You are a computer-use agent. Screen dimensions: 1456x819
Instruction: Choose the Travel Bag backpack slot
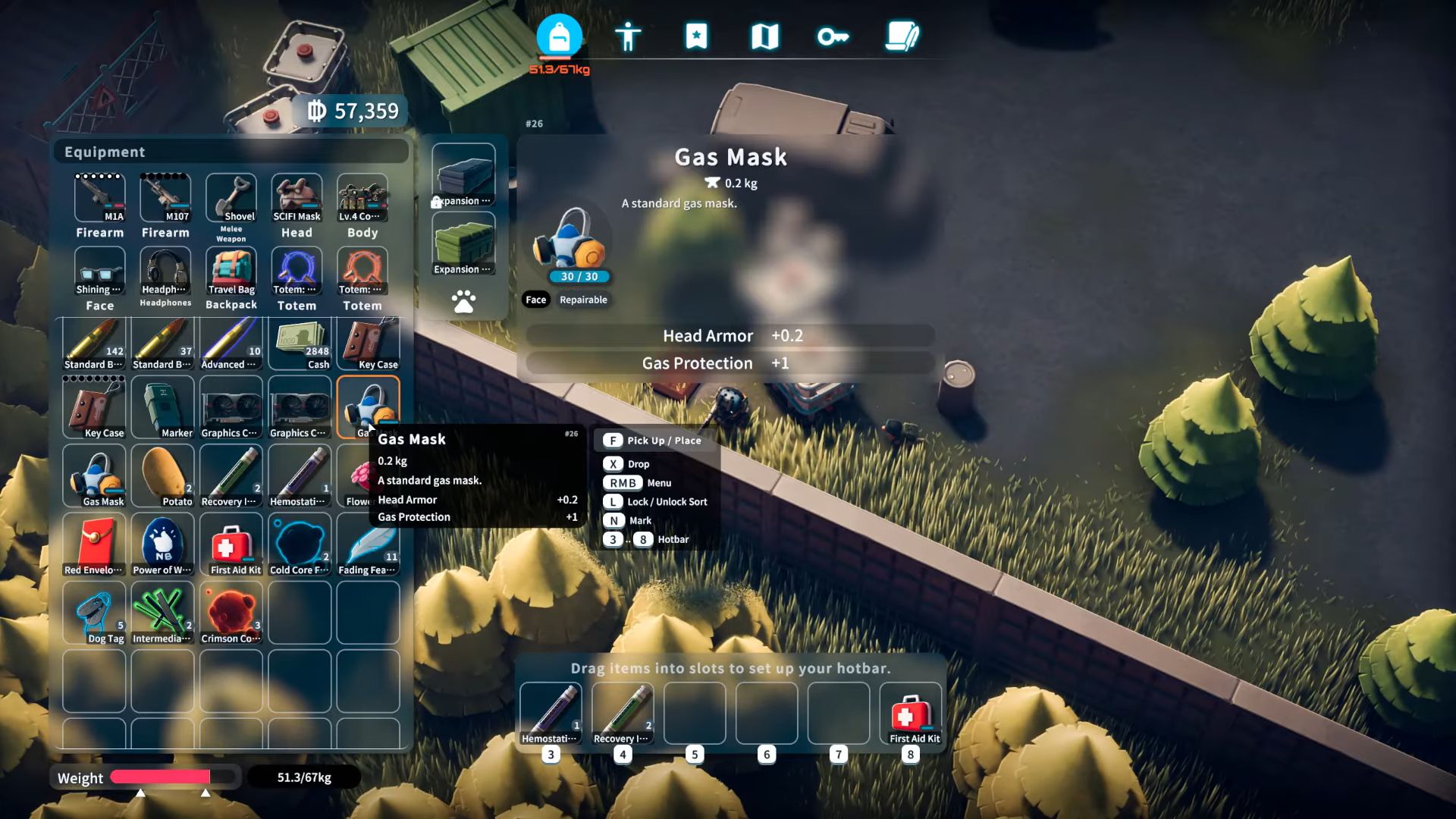click(x=231, y=271)
